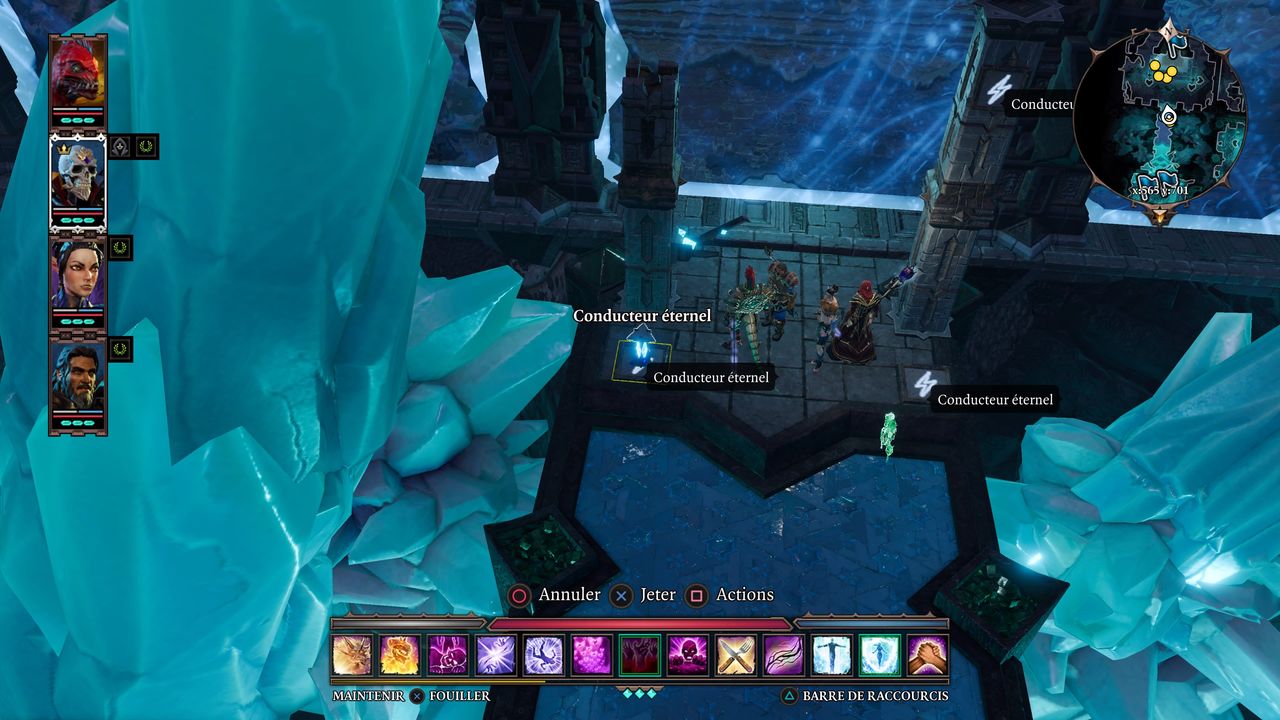Activate the clasped hands skill
This screenshot has width=1280, height=720.
click(x=928, y=656)
